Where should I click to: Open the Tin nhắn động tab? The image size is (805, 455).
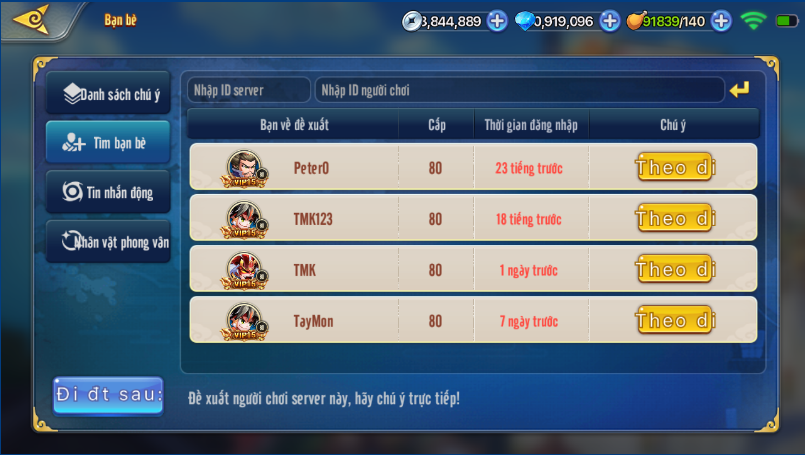(108, 192)
